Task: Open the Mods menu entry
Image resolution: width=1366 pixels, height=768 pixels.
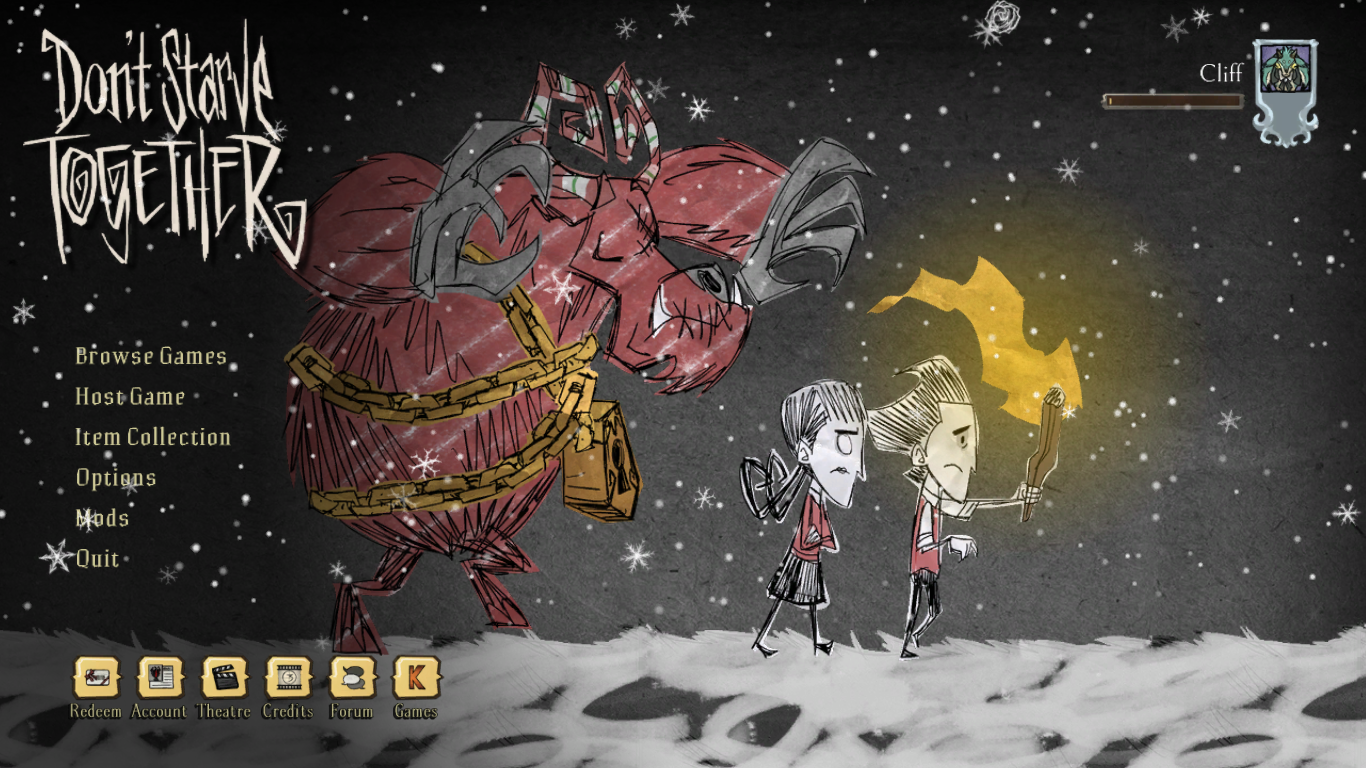Action: click(101, 519)
